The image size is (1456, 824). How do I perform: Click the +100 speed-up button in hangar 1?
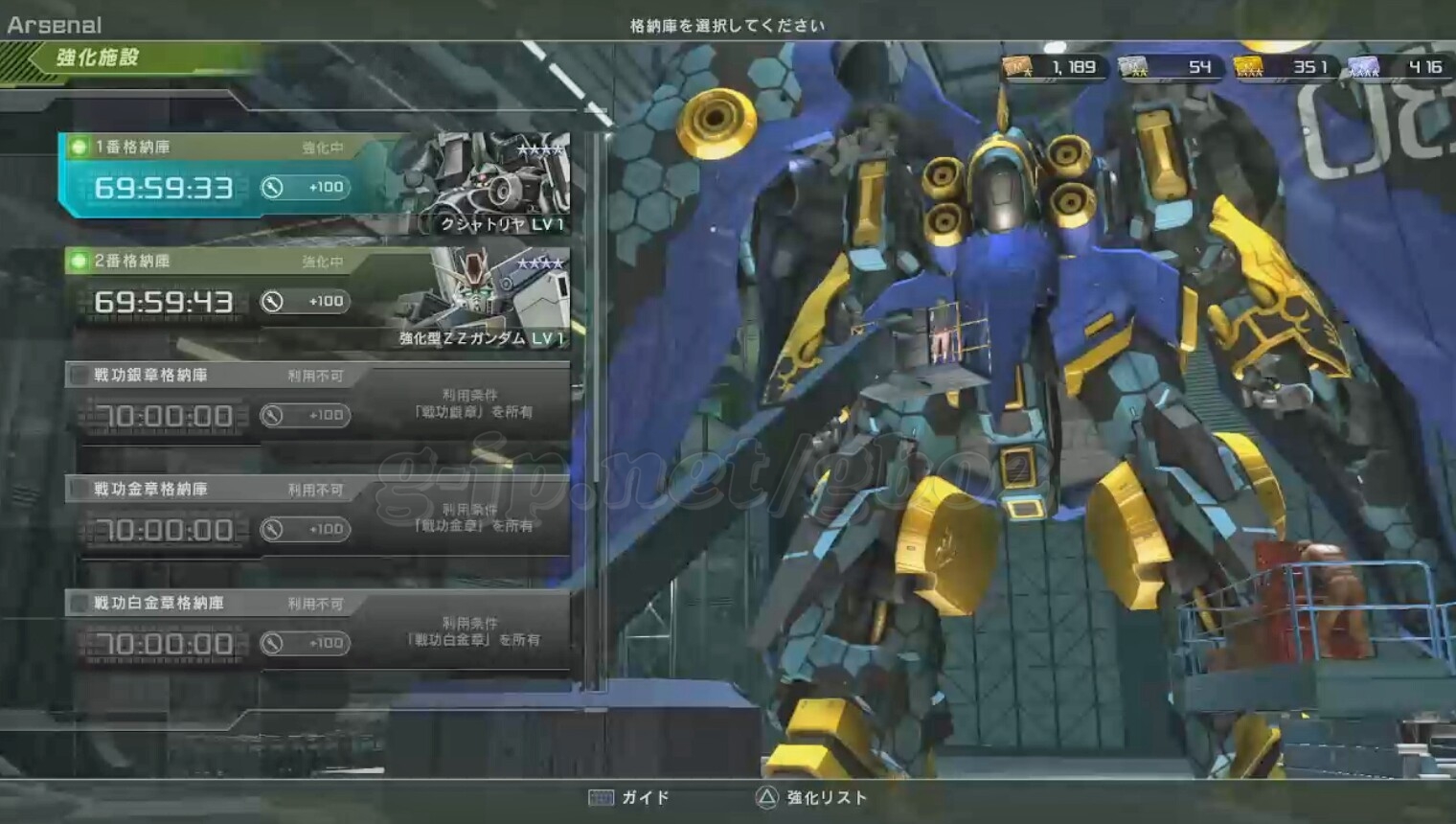pyautogui.click(x=306, y=188)
